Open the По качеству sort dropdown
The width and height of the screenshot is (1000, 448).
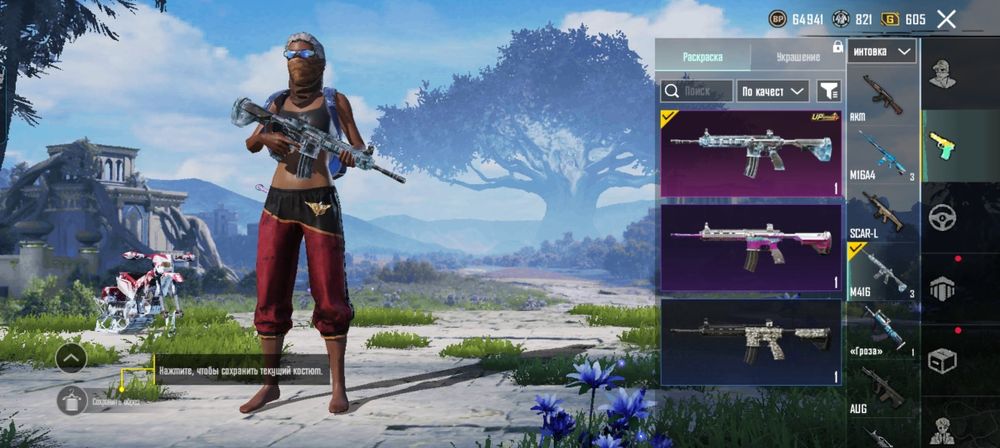(773, 91)
